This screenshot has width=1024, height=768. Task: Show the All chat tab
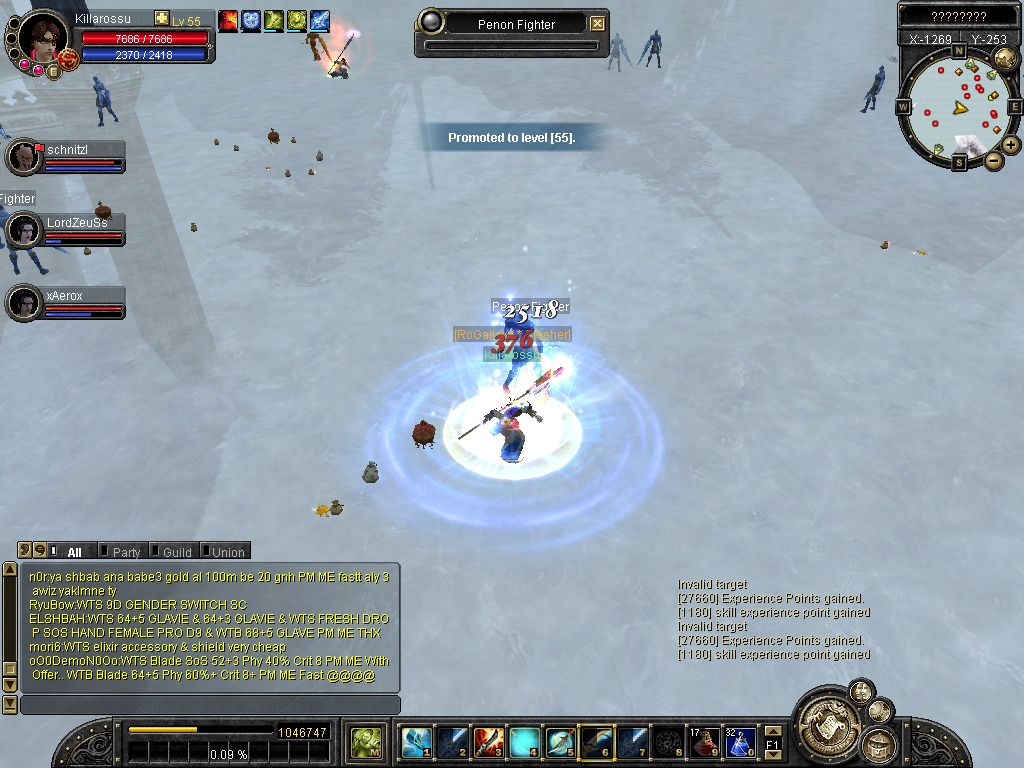click(x=74, y=552)
